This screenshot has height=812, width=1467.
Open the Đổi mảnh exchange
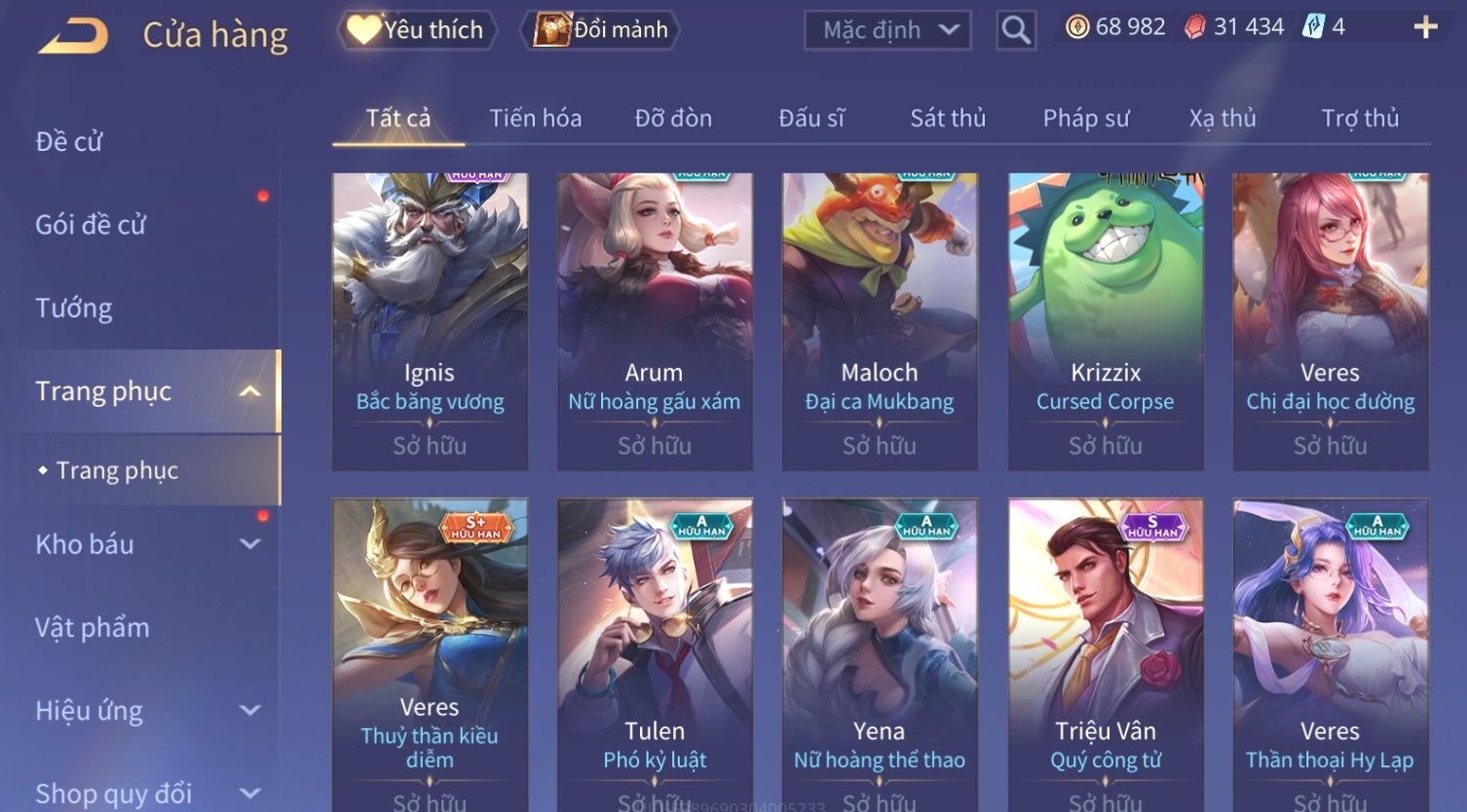tap(601, 30)
